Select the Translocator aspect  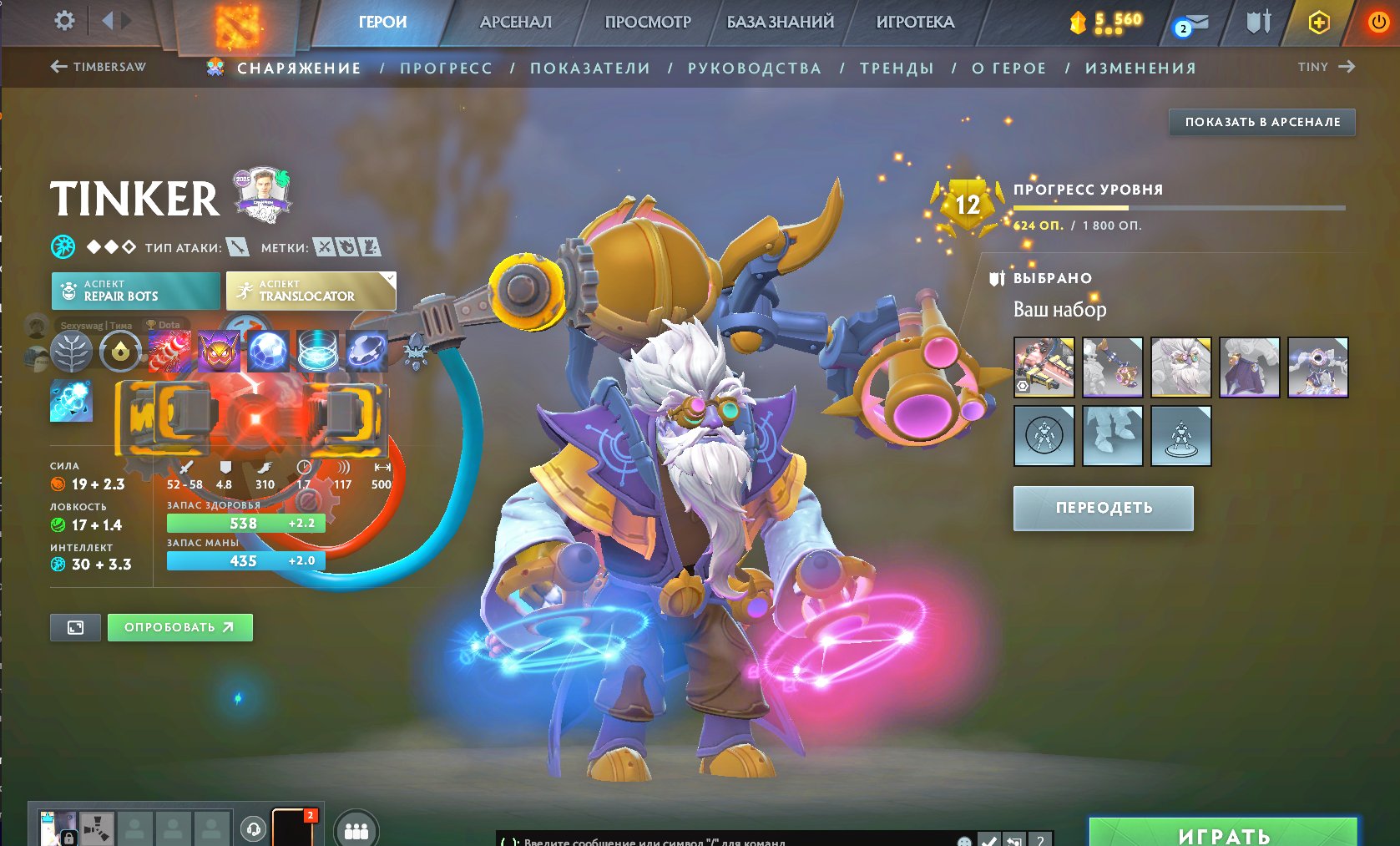(310, 291)
